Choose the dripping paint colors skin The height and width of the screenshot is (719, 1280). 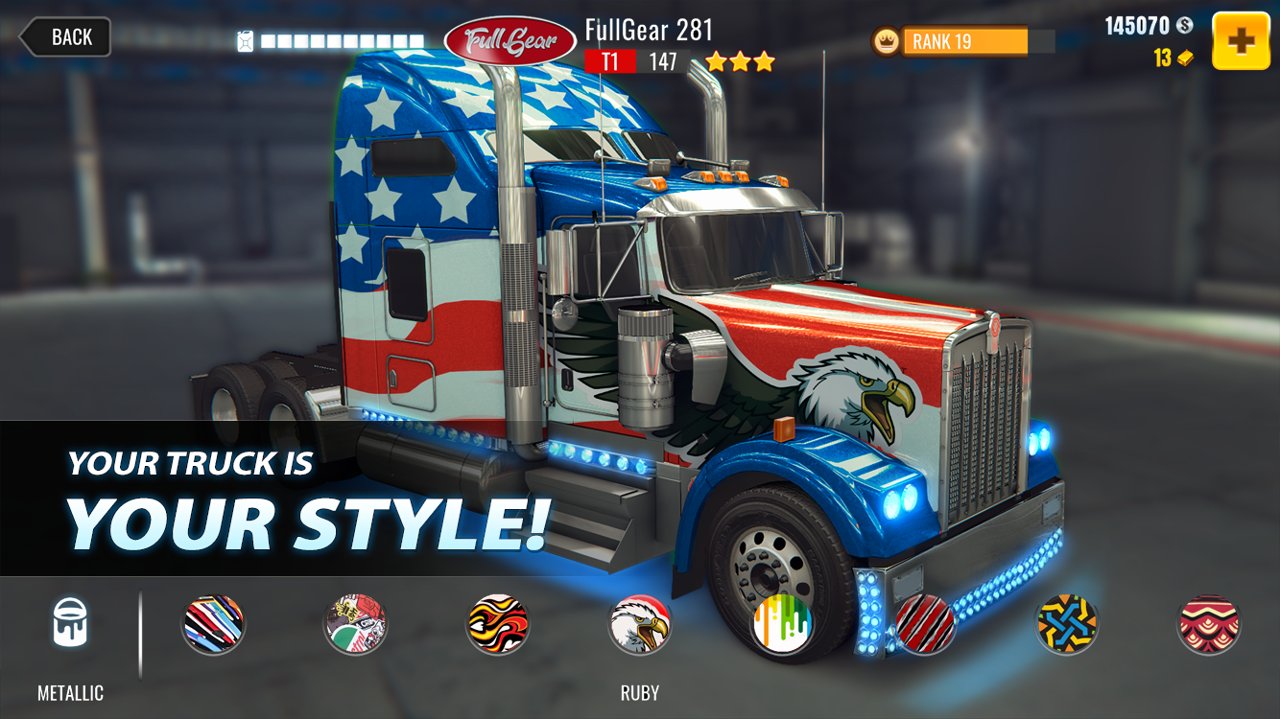[x=782, y=624]
